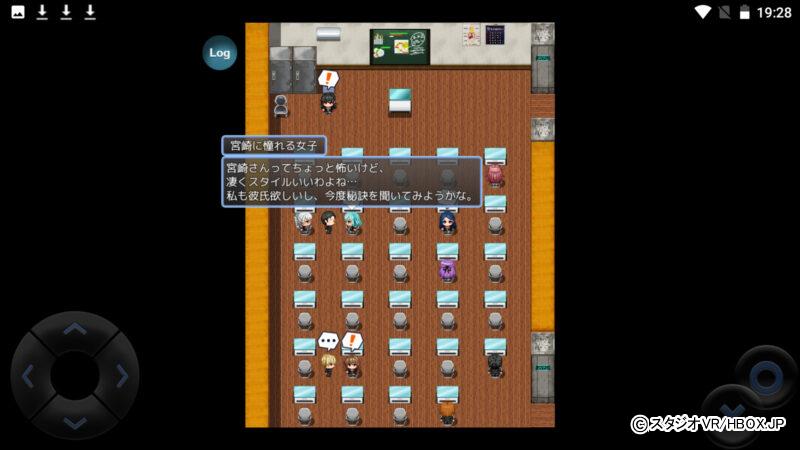Tap the right arrow on the D-pad

pos(121,376)
